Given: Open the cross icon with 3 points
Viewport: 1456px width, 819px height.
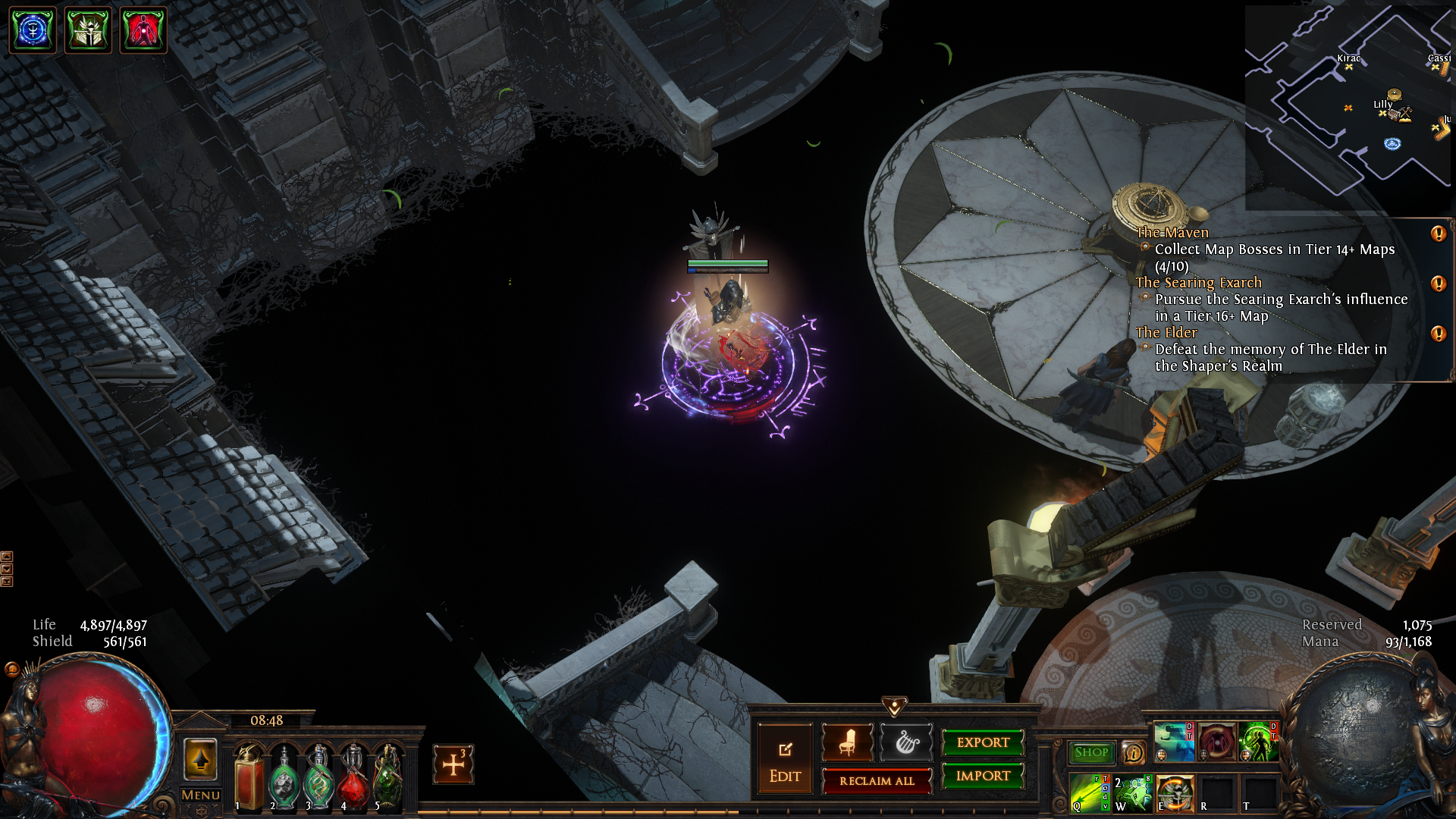Looking at the screenshot, I should click(x=453, y=764).
